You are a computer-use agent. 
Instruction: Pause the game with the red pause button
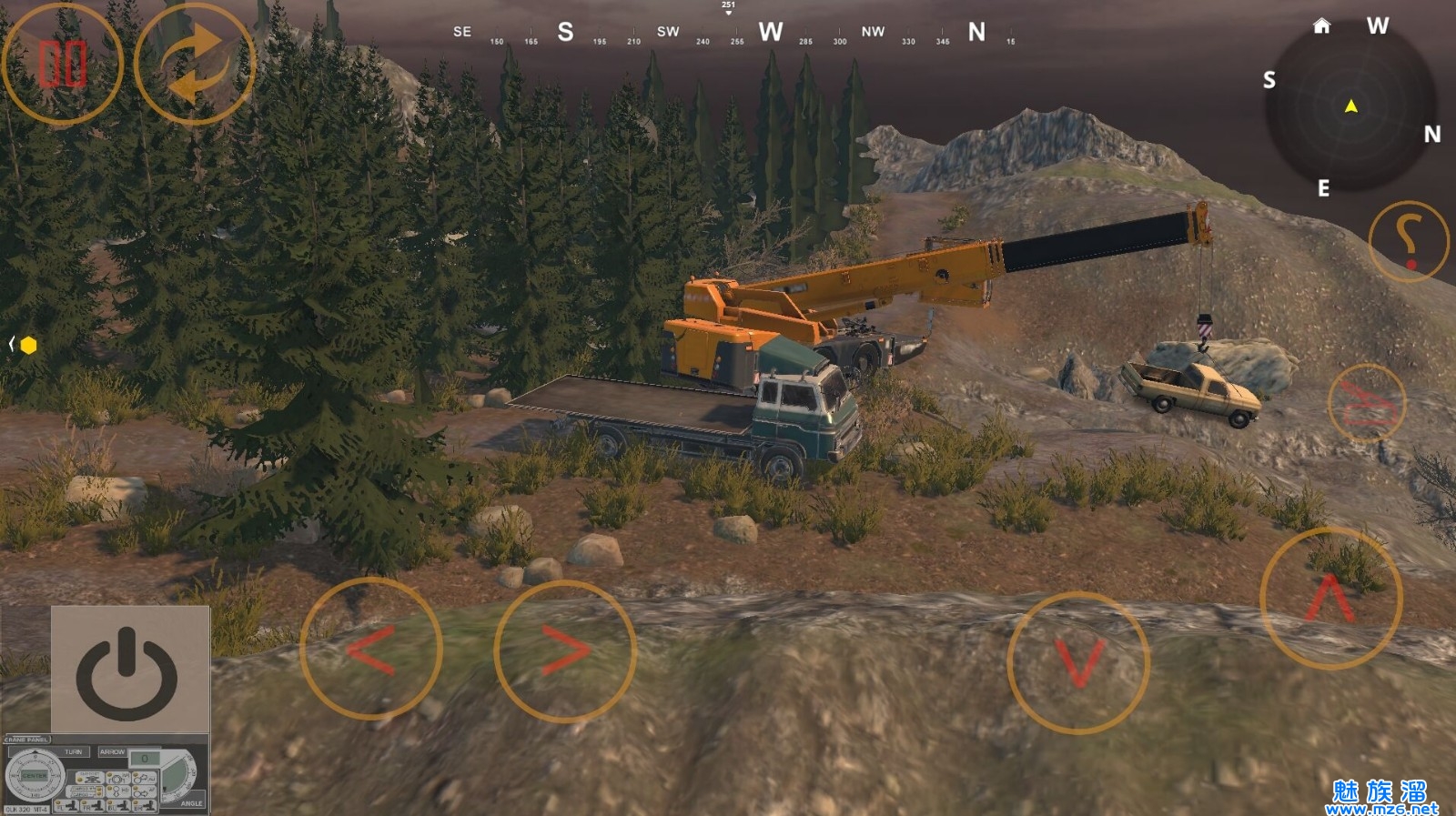click(62, 65)
